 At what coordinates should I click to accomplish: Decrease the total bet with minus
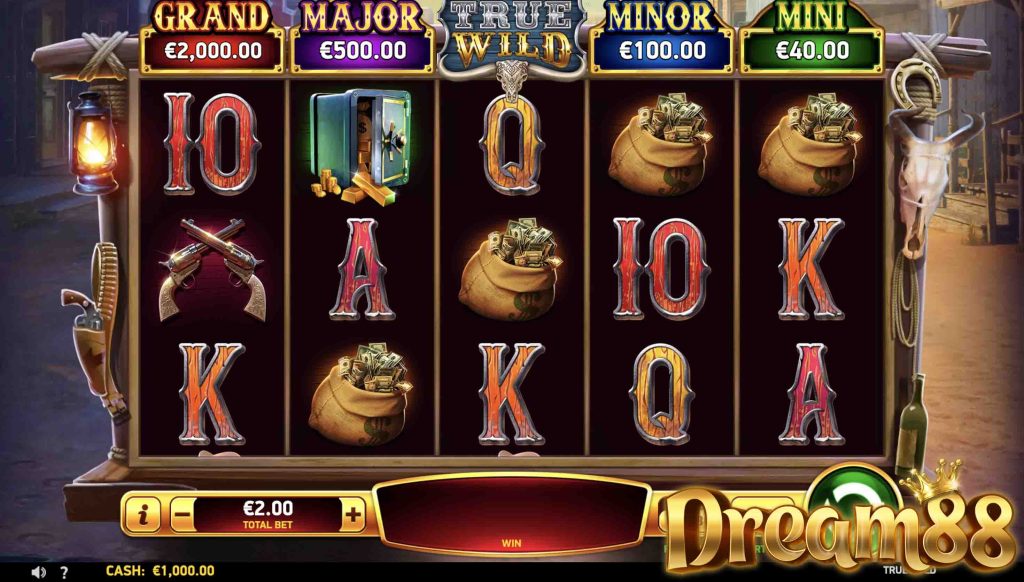click(181, 515)
